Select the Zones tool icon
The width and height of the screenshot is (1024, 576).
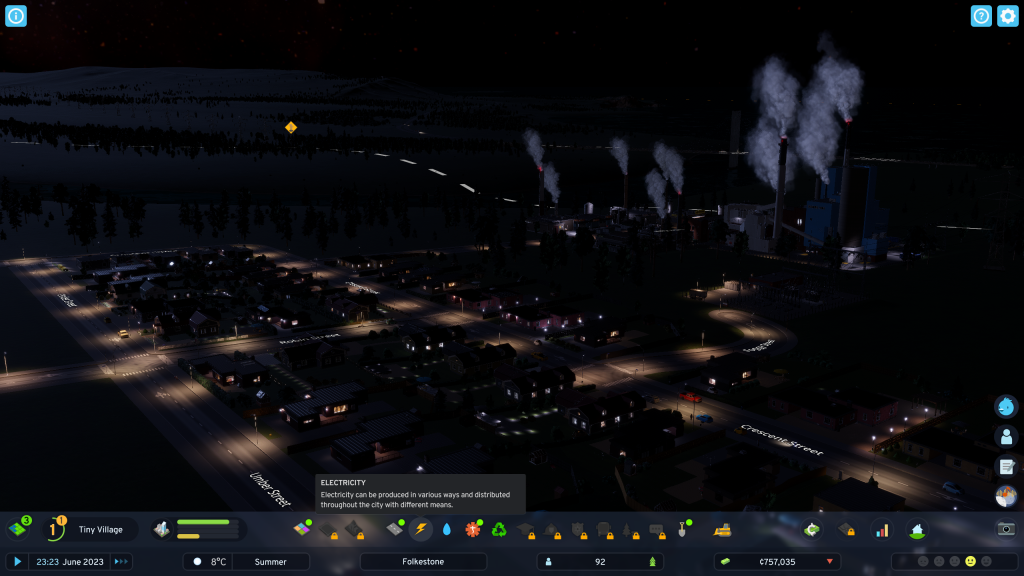(x=301, y=529)
